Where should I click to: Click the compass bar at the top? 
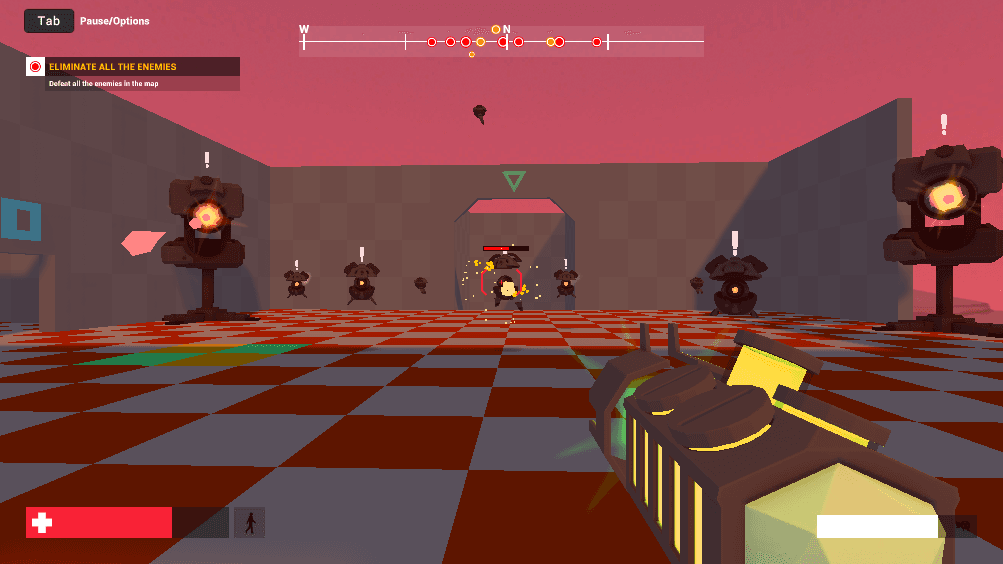coord(501,41)
